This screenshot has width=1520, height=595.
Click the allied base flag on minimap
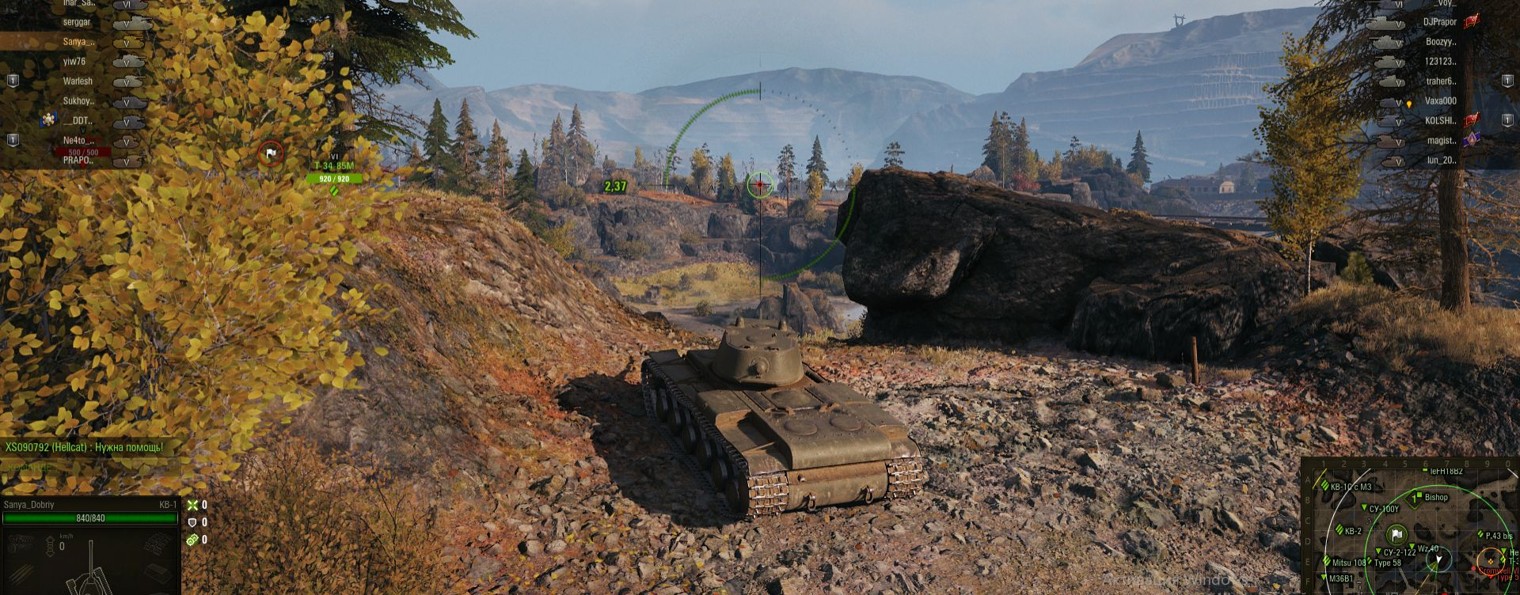(x=1397, y=534)
